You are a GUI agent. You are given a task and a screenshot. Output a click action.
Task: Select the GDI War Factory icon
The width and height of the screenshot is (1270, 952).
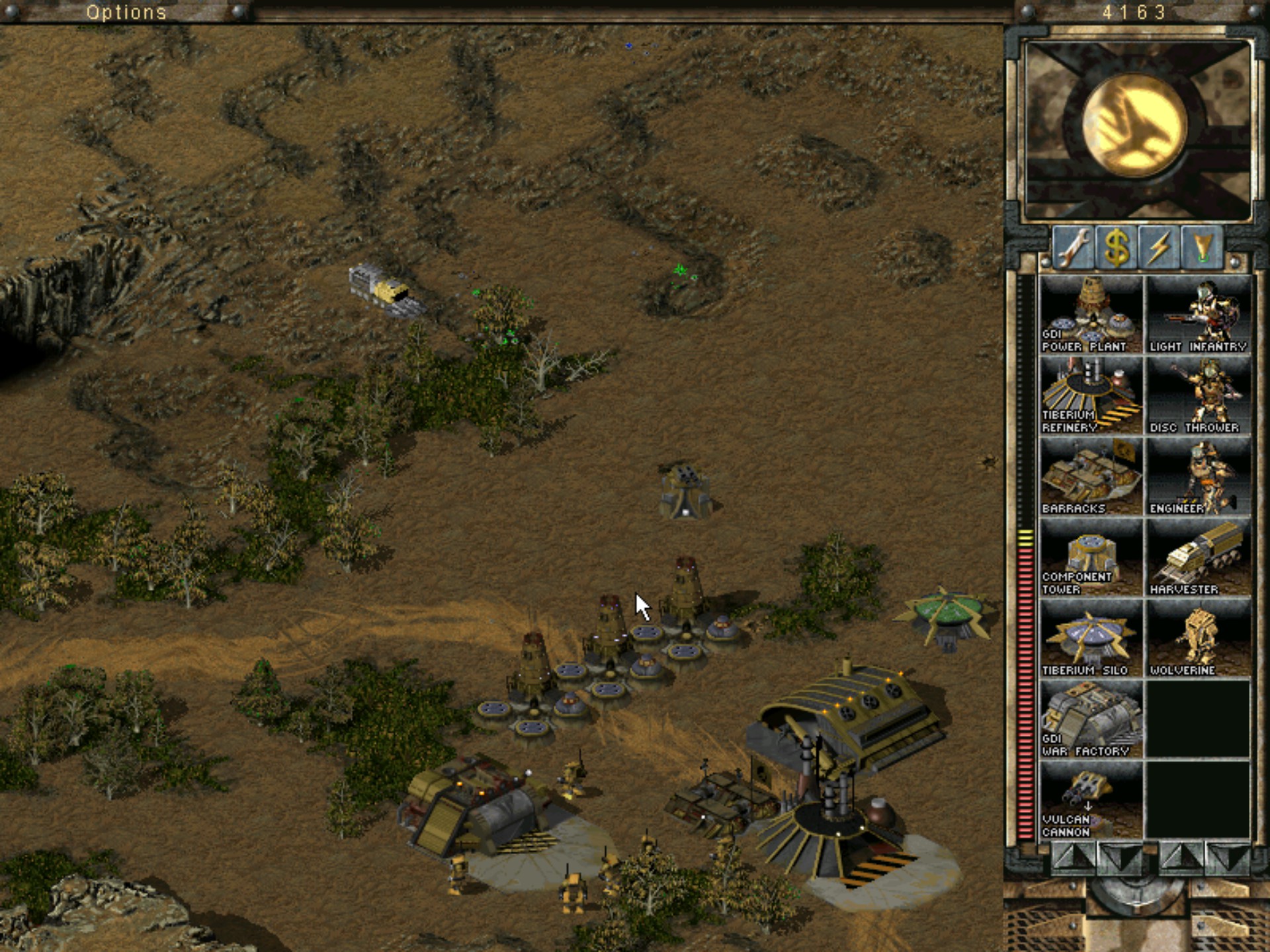coord(1090,719)
